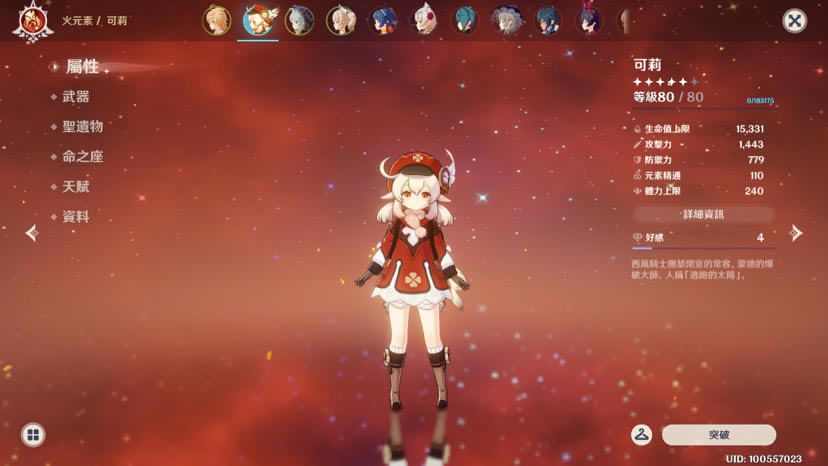This screenshot has width=828, height=466.
Task: Open the 天賦 talents section
Action: coord(76,187)
